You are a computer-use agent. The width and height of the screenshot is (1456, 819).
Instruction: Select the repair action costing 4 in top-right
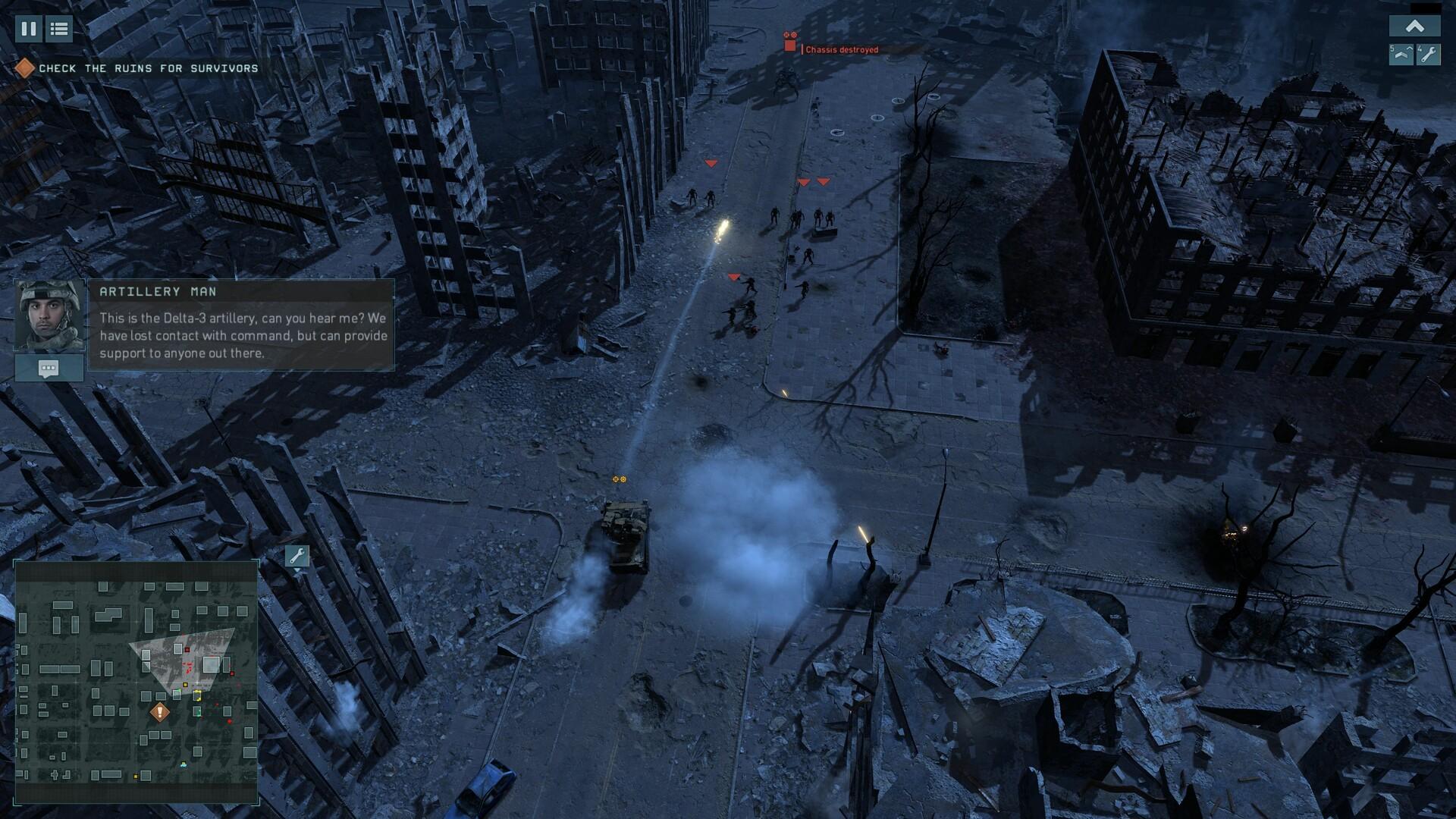(1429, 55)
